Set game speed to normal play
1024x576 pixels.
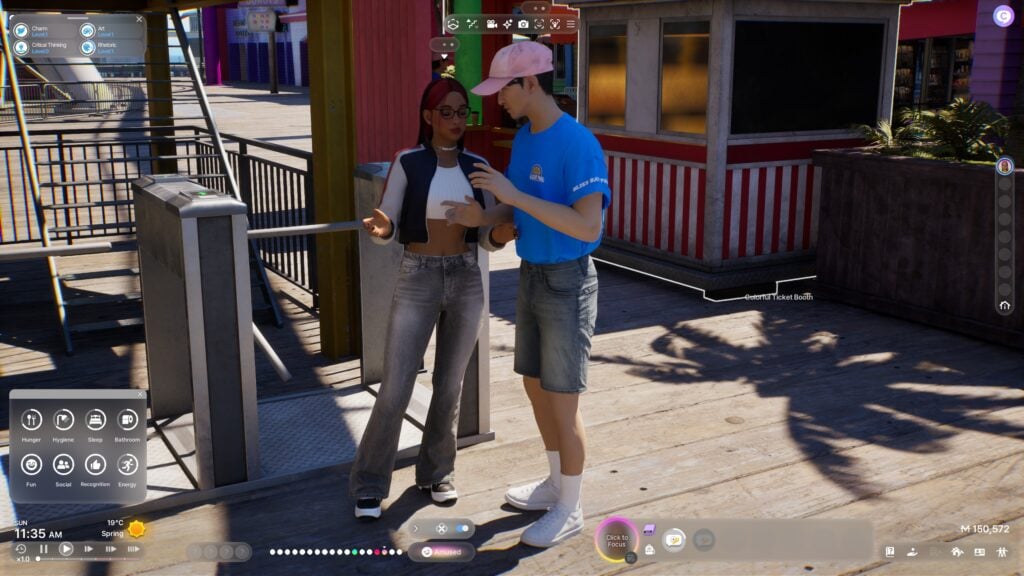tap(66, 549)
